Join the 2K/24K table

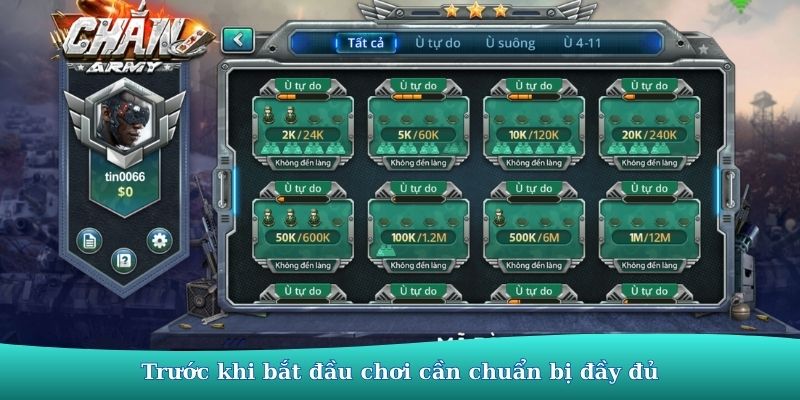pos(303,127)
